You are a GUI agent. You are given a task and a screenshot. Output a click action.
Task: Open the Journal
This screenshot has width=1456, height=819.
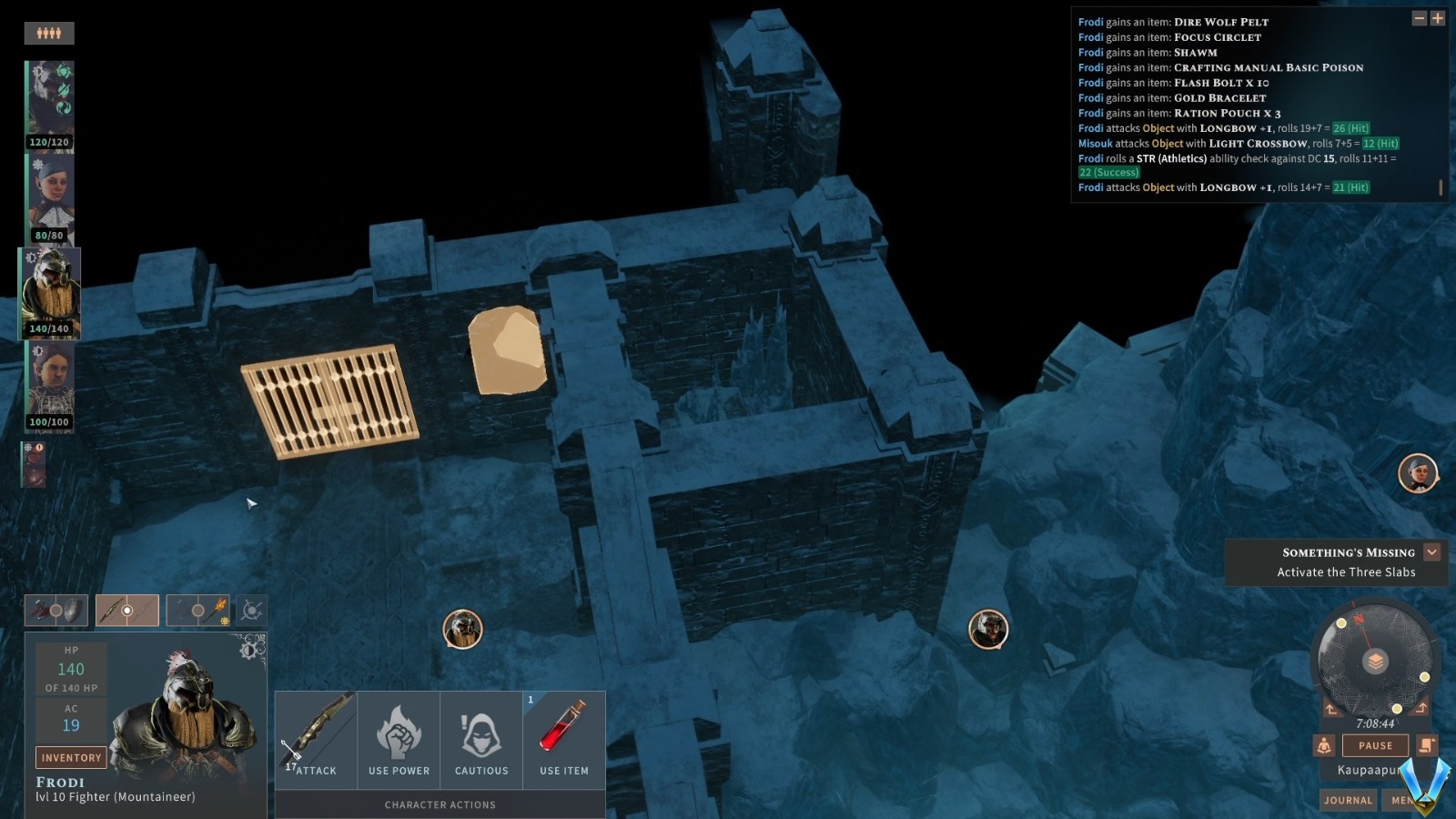pos(1348,800)
